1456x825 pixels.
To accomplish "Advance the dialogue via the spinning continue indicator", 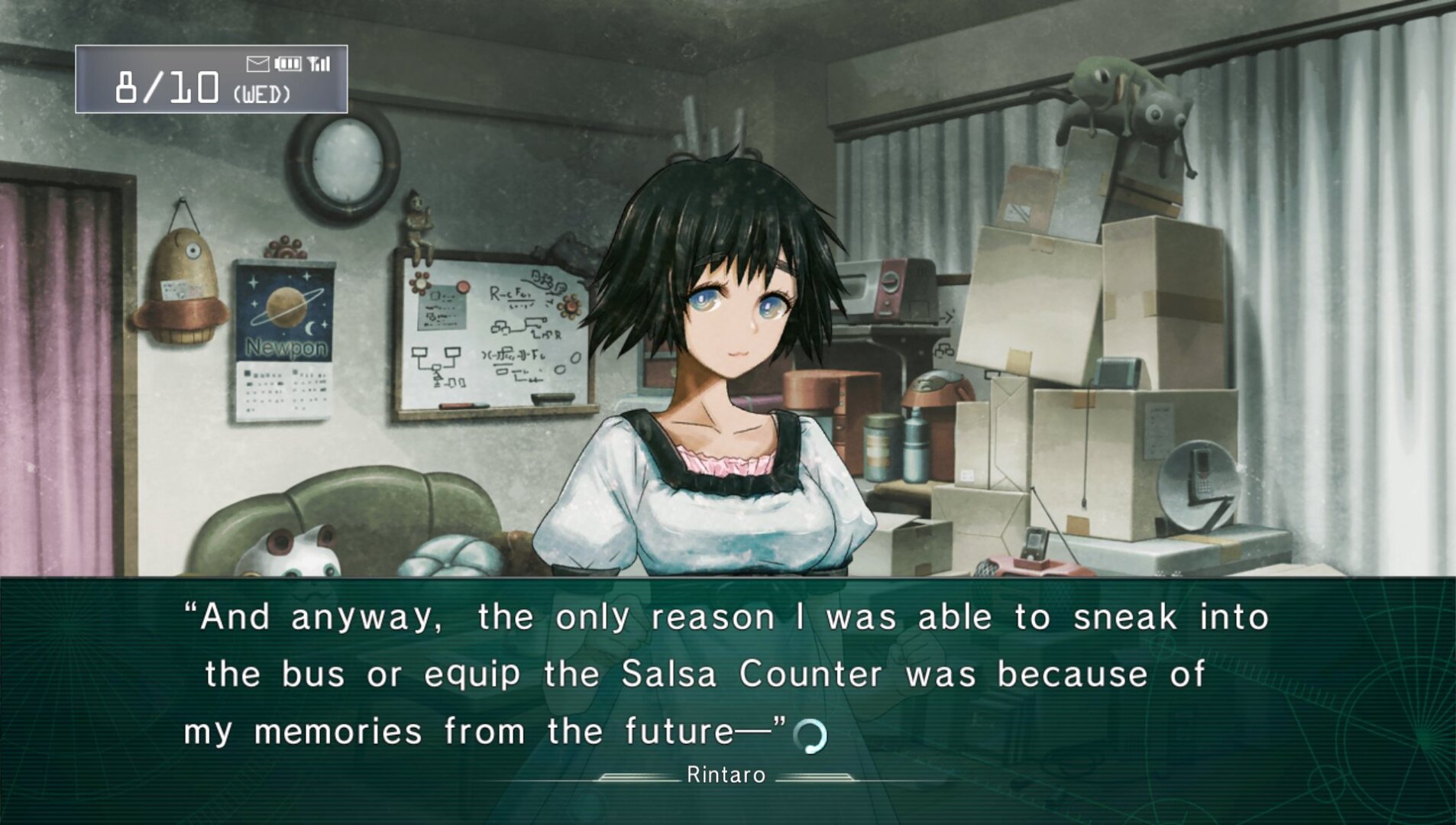I will (810, 736).
